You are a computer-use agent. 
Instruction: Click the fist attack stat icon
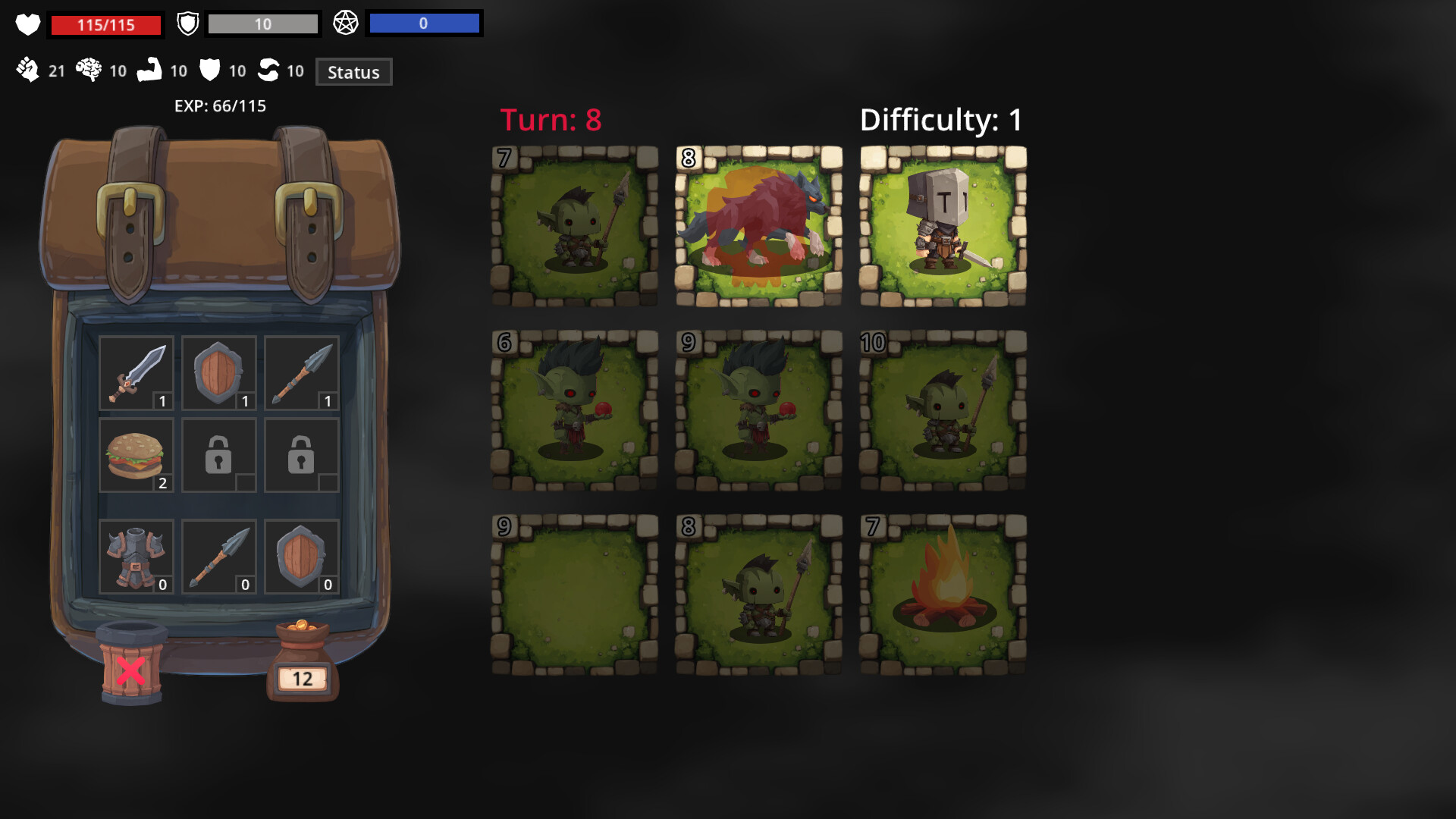(30, 71)
